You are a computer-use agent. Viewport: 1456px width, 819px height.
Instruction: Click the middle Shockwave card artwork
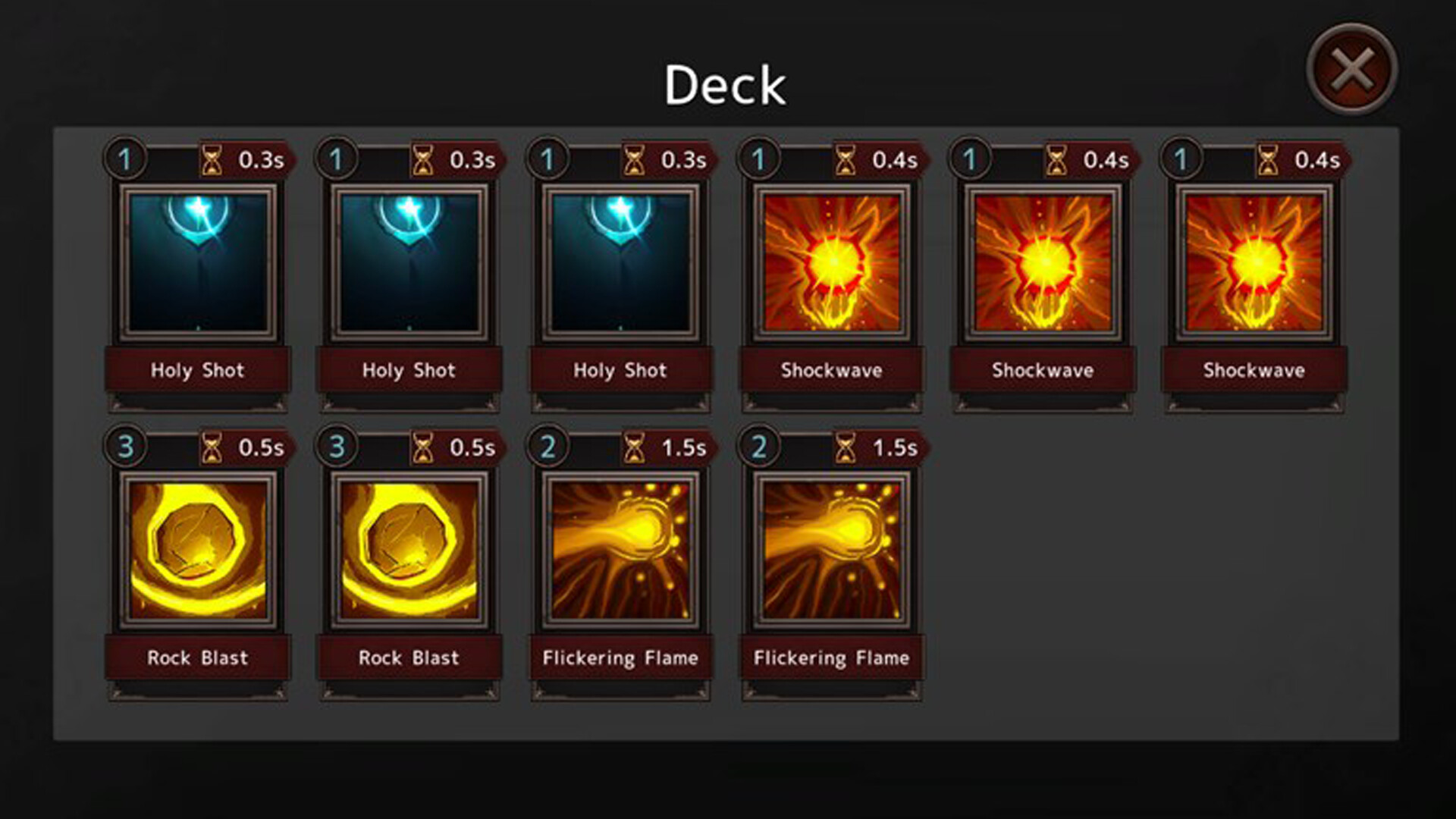click(x=1043, y=262)
